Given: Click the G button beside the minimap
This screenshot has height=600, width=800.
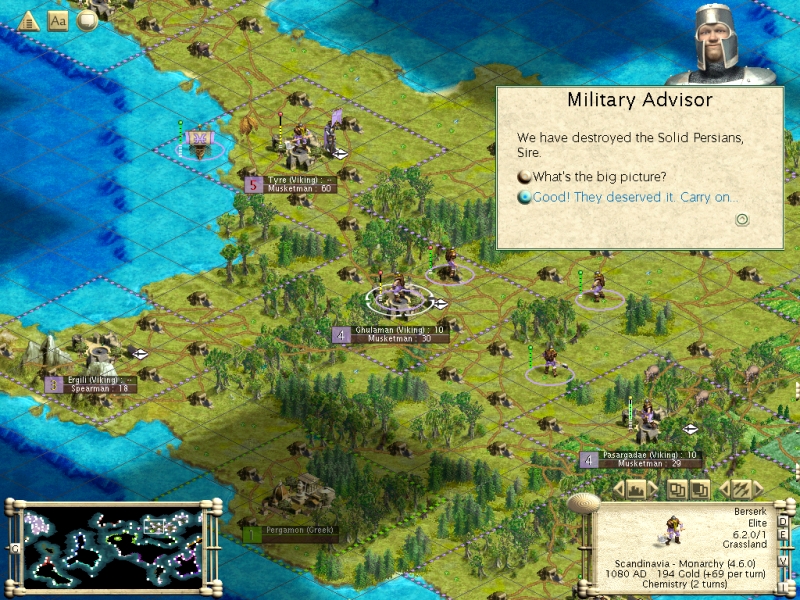Looking at the screenshot, I should pos(14,548).
